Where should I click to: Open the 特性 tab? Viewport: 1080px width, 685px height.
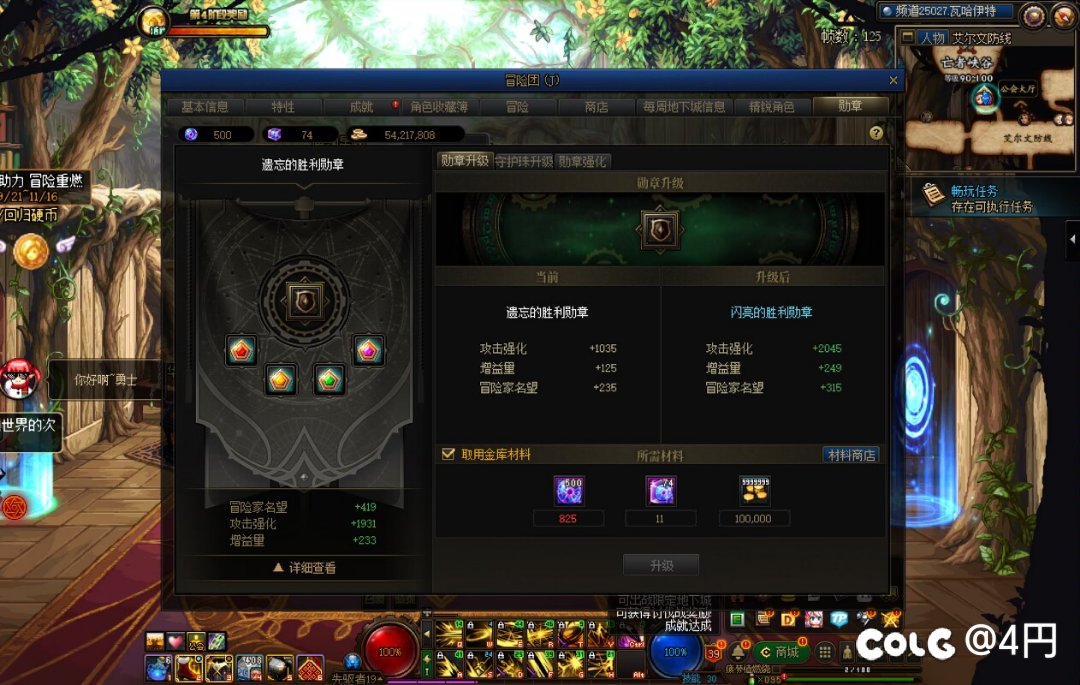point(283,107)
